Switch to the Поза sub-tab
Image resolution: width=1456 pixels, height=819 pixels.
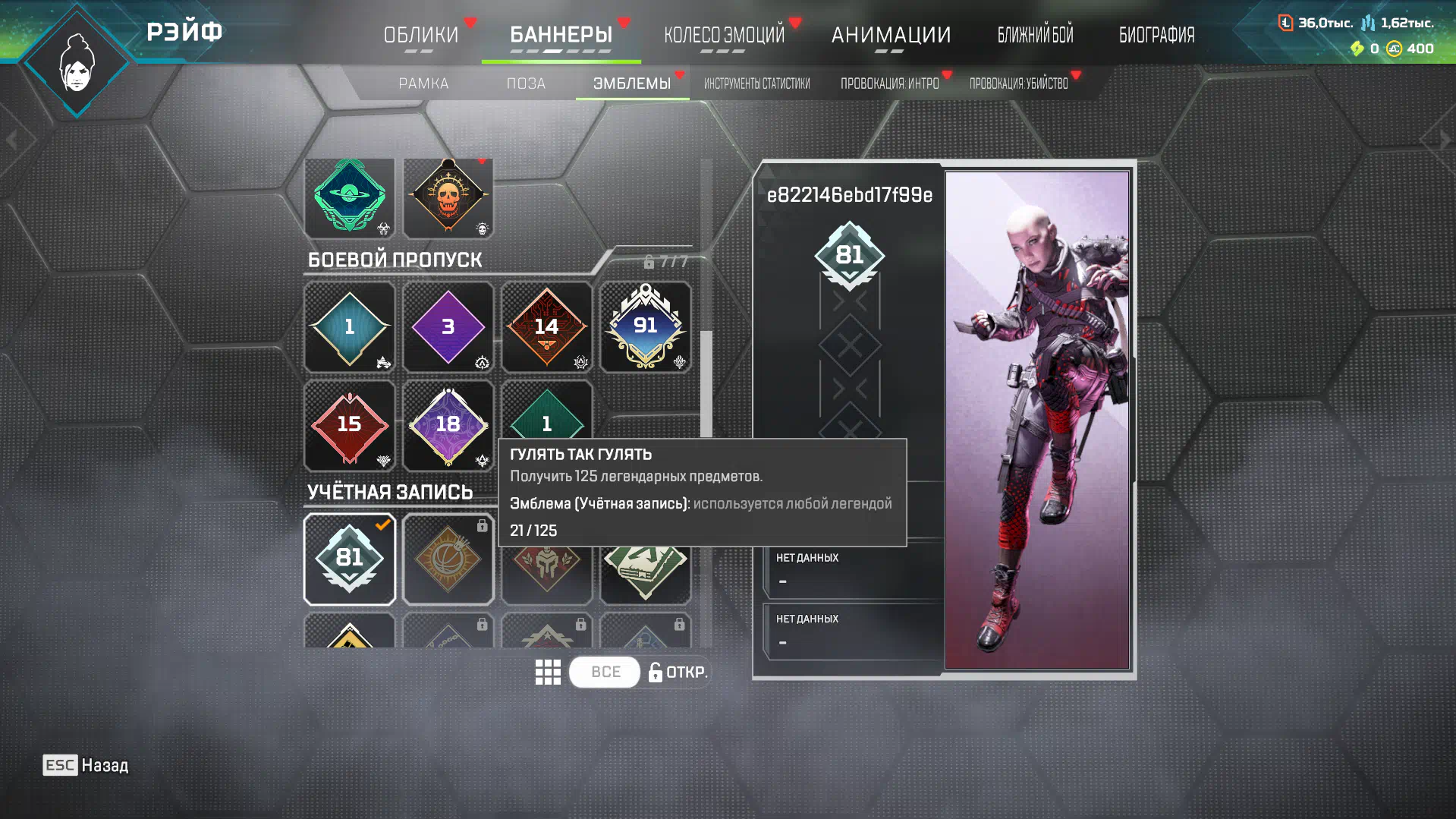[x=526, y=83]
